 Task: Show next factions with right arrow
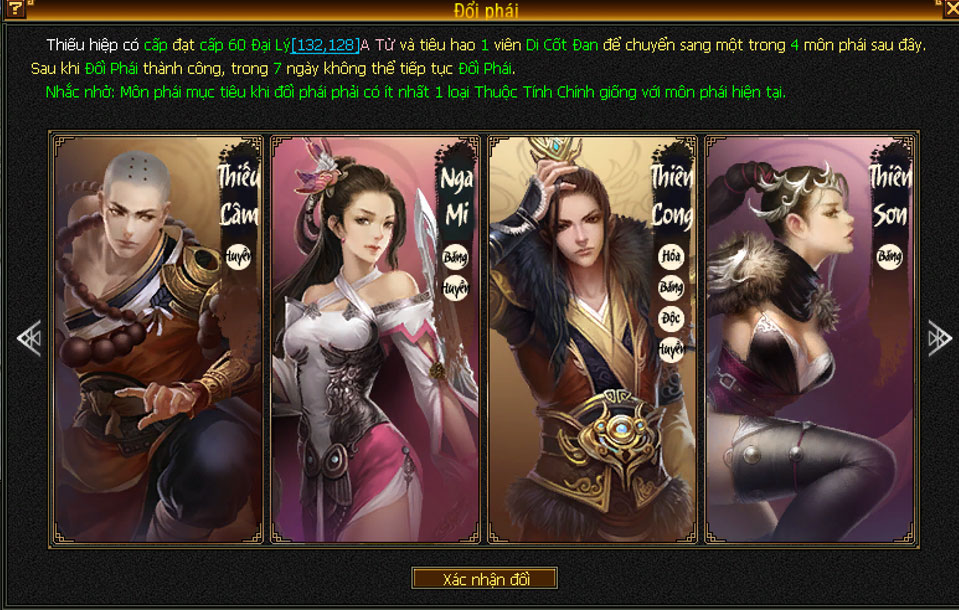939,339
